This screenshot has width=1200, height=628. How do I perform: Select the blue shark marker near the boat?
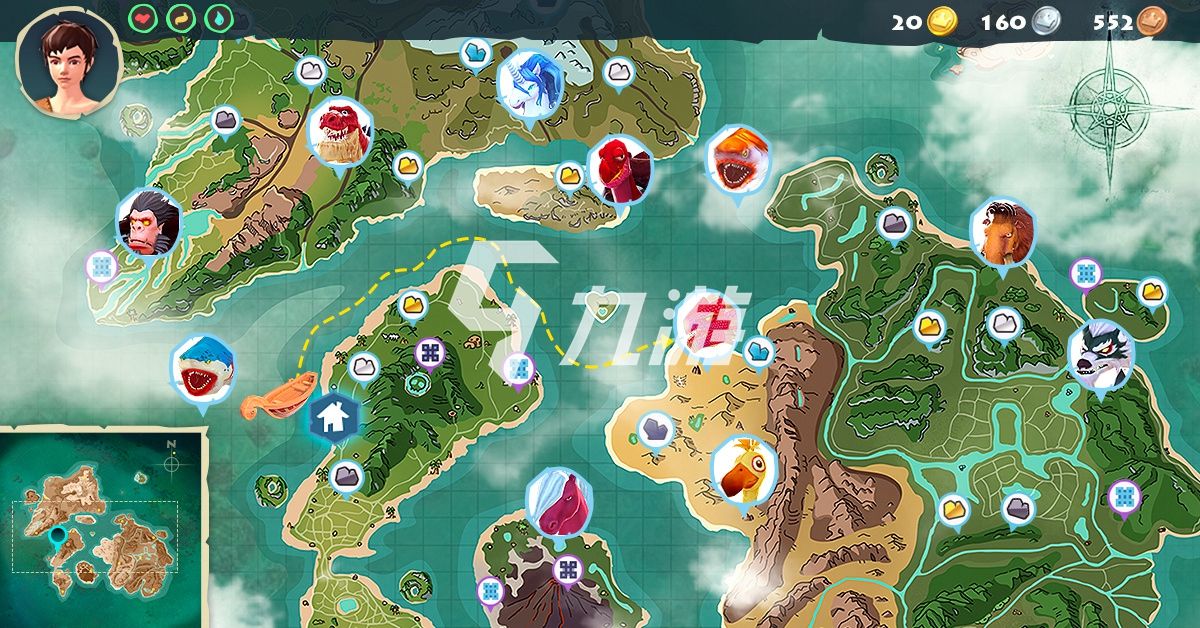203,365
